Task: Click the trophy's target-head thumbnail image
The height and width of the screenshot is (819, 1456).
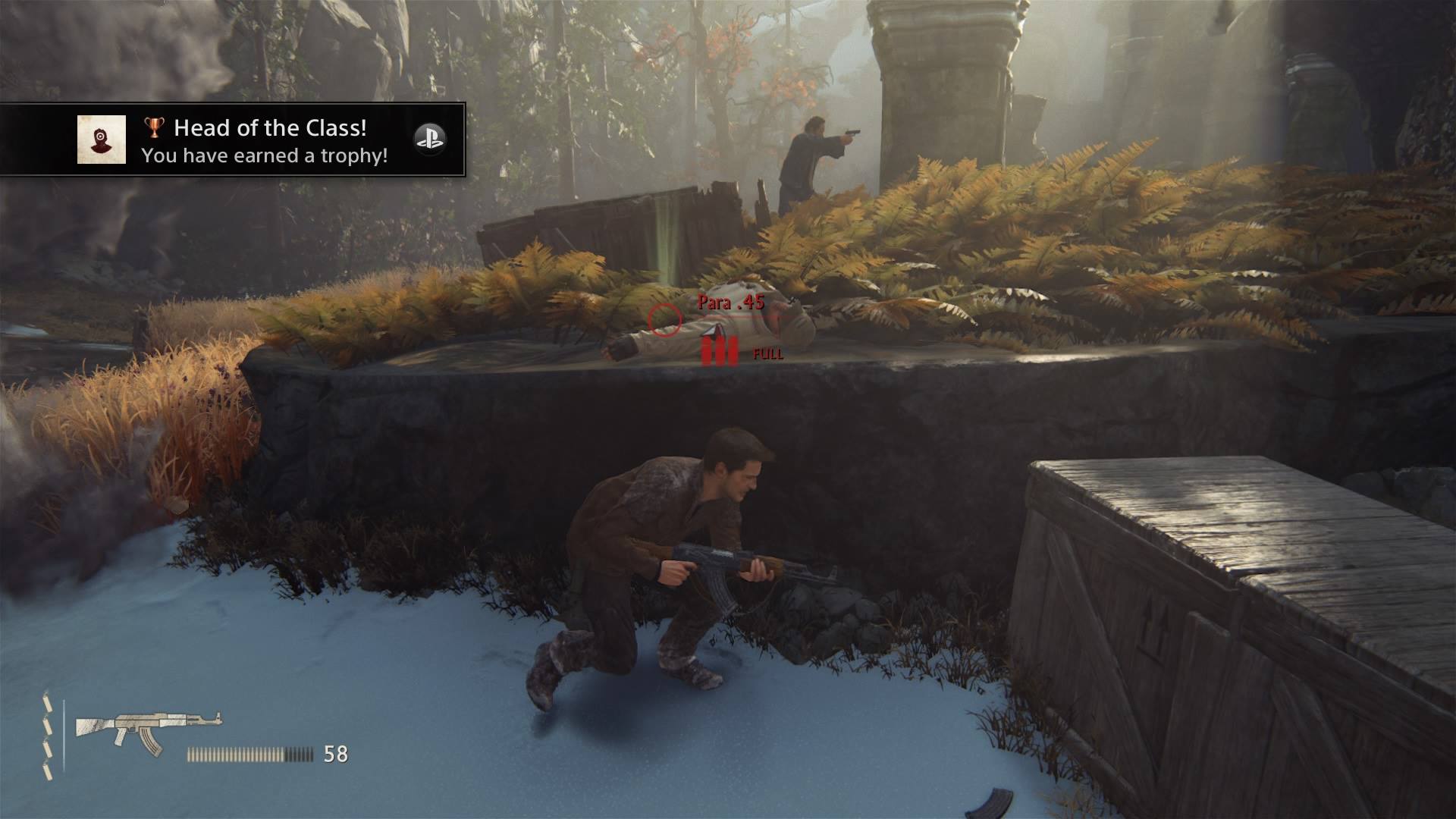Action: [102, 140]
